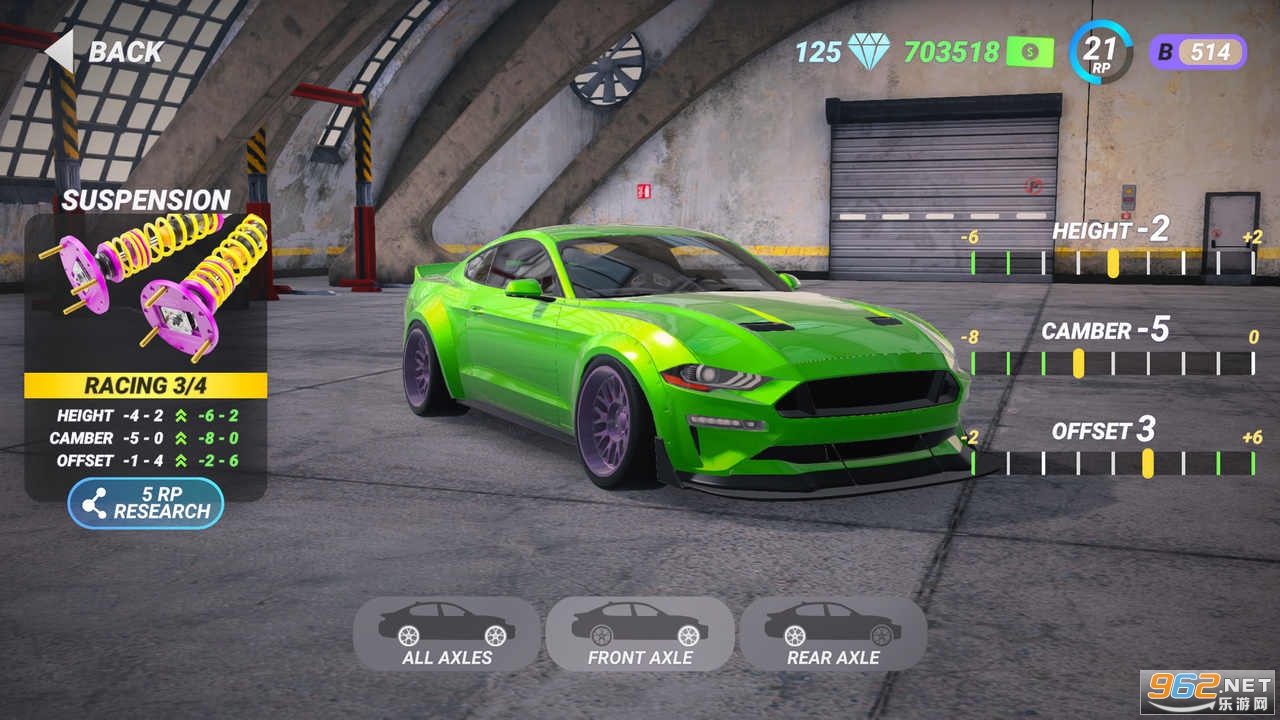Research suspension for 5 RP
Image resolution: width=1280 pixels, height=720 pixels.
tap(146, 503)
